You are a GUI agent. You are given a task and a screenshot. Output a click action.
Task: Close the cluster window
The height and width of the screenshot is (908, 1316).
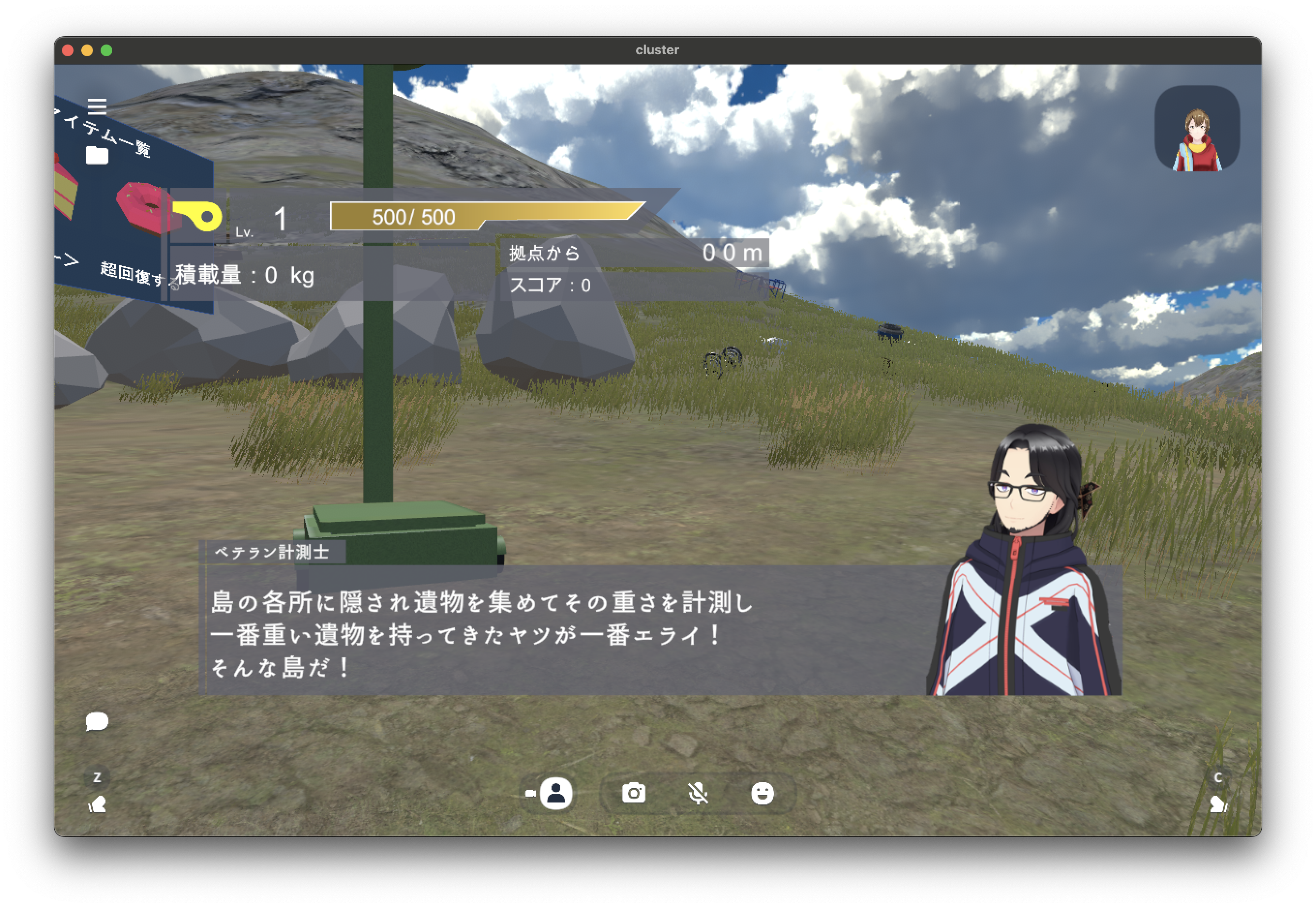[x=68, y=50]
